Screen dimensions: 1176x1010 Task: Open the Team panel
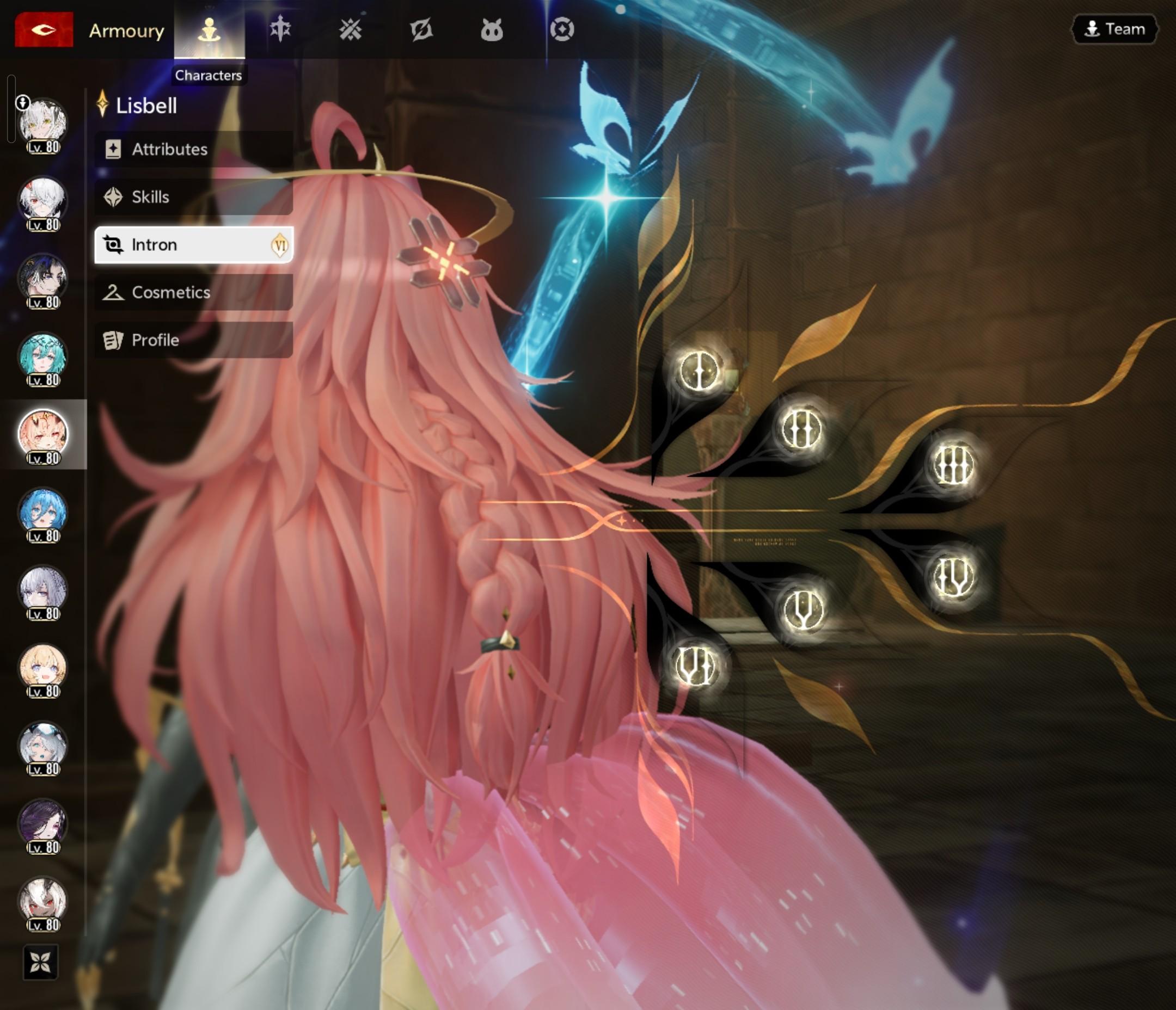tap(1114, 29)
